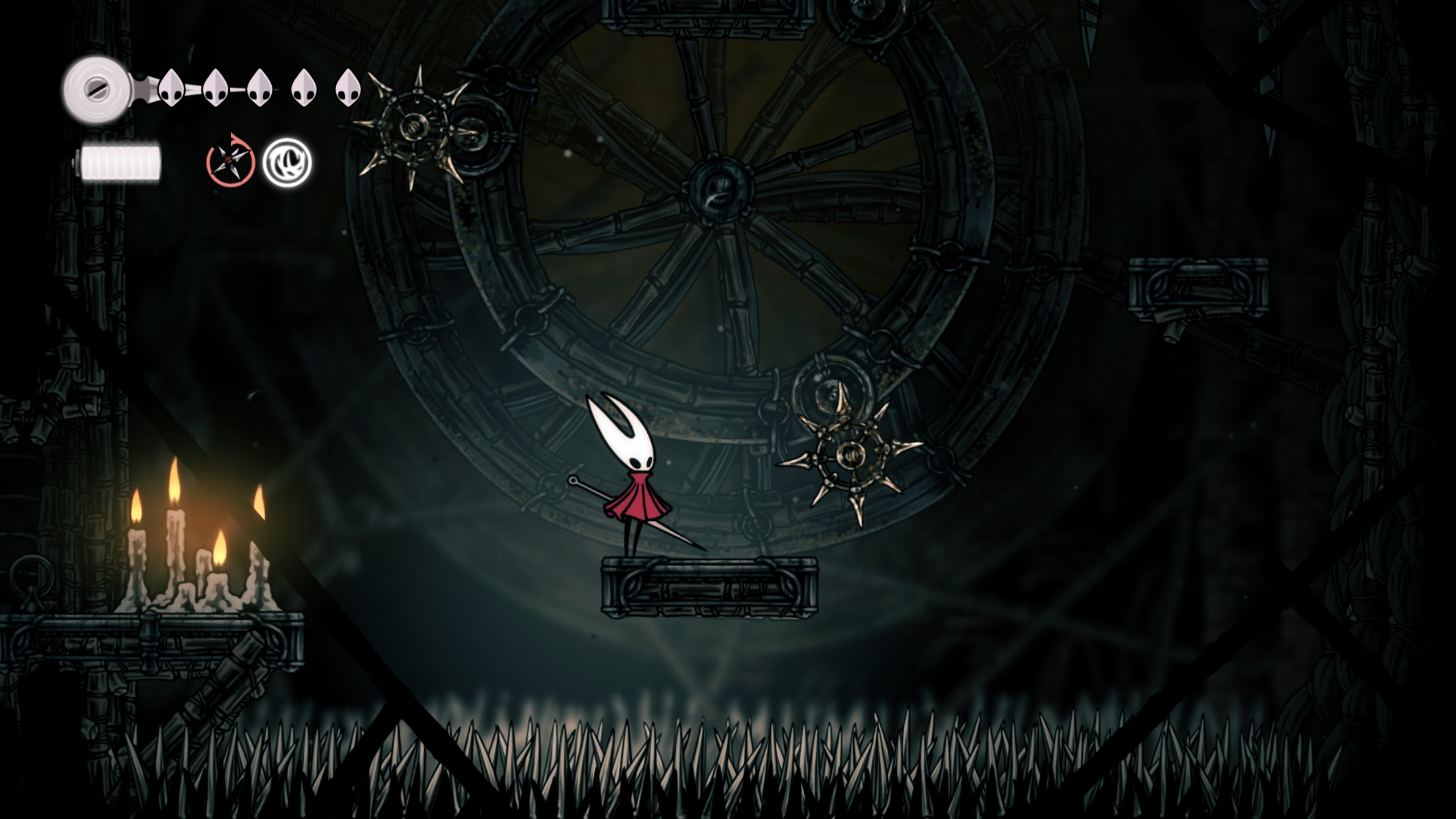The width and height of the screenshot is (1456, 819).
Task: Select the red-ringed shuriken tool icon
Action: 230,163
